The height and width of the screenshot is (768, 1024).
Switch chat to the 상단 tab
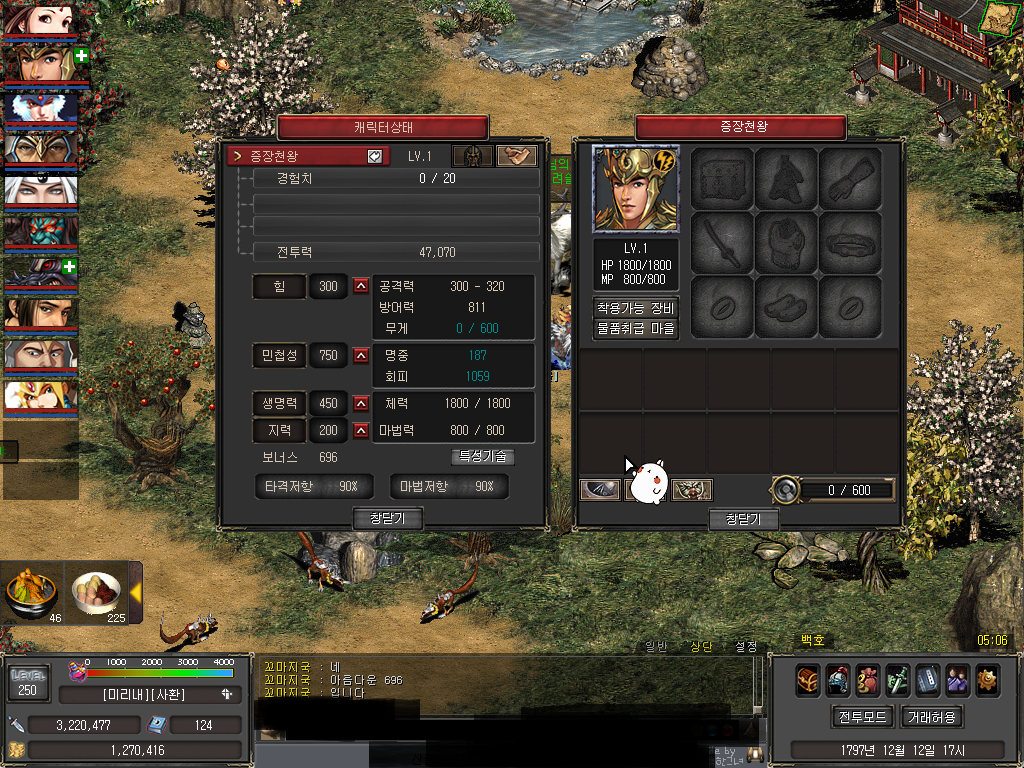point(701,646)
